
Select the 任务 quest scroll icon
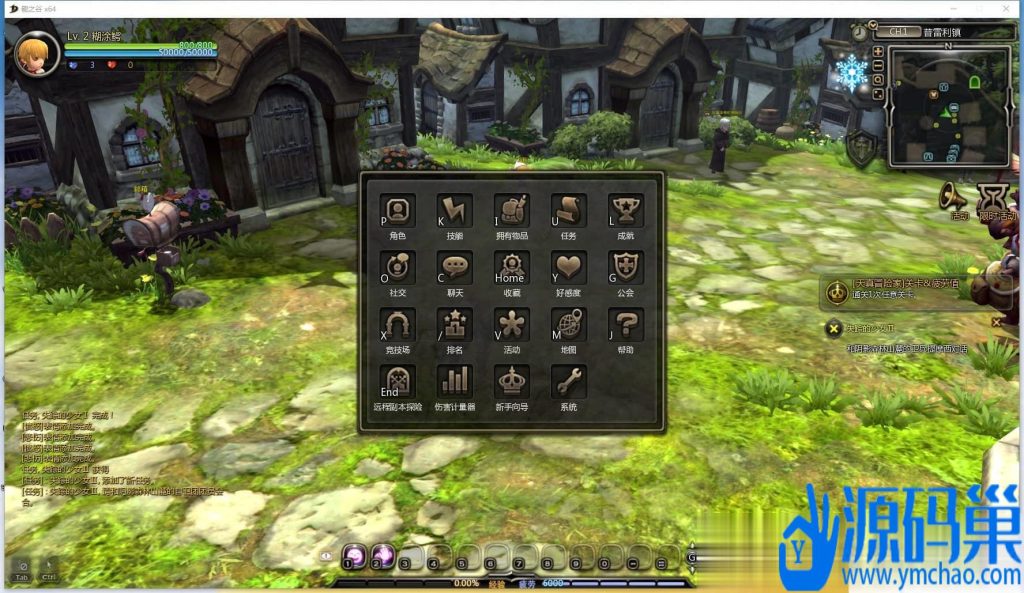tap(568, 212)
